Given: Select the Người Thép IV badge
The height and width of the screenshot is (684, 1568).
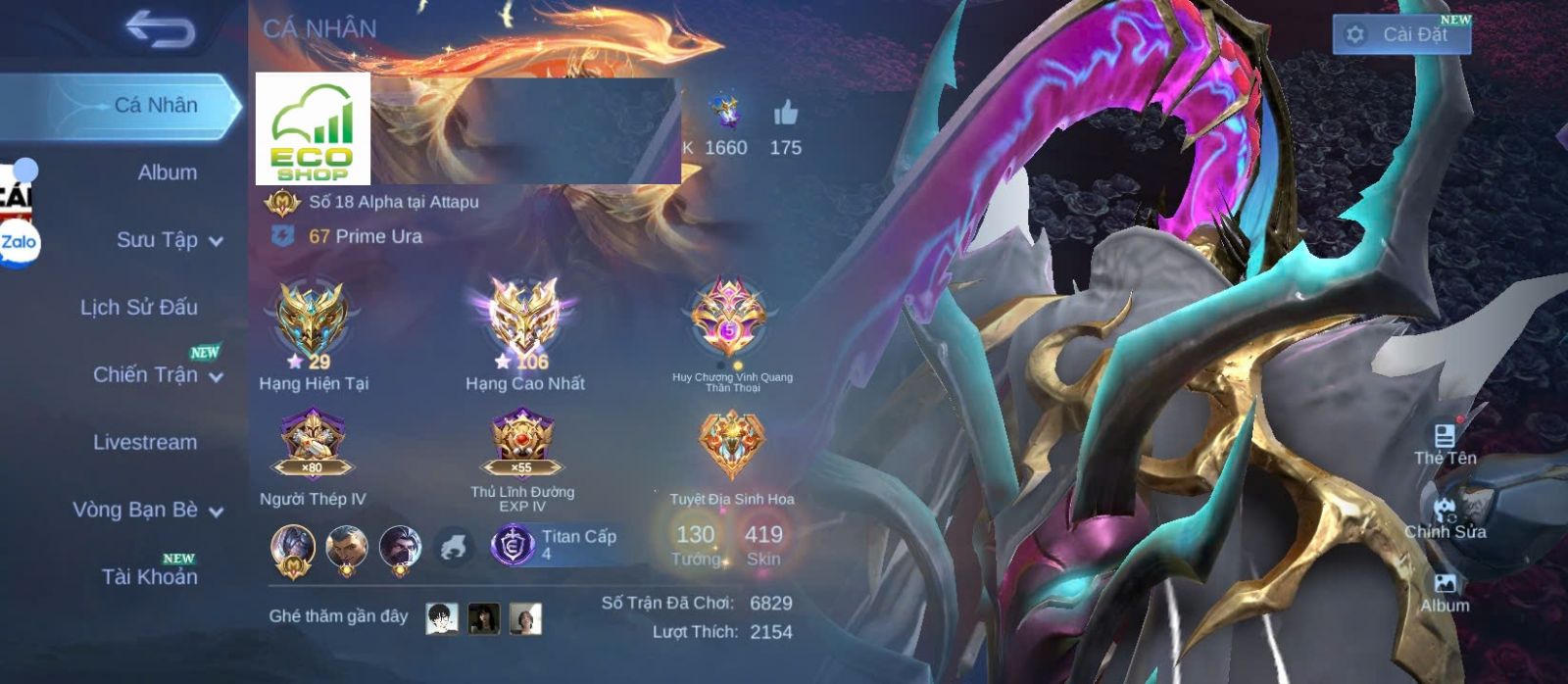Looking at the screenshot, I should [x=312, y=443].
